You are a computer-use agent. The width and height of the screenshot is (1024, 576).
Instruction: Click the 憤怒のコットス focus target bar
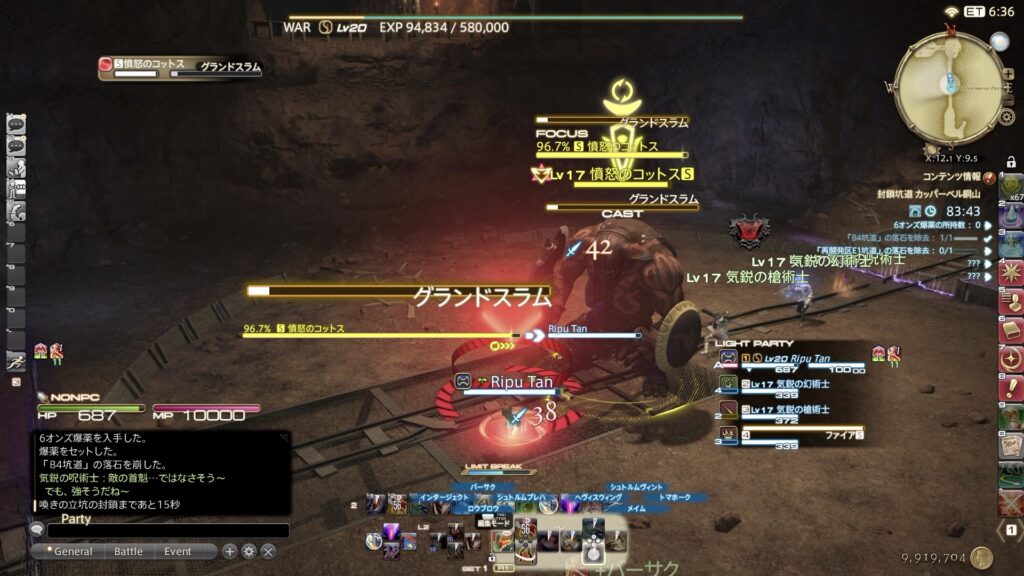611,147
